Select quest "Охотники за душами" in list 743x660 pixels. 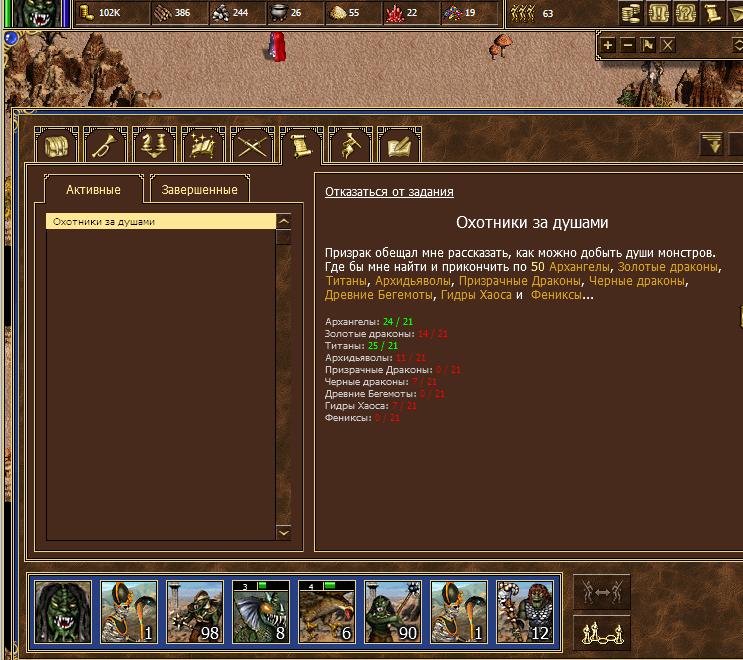(x=160, y=222)
